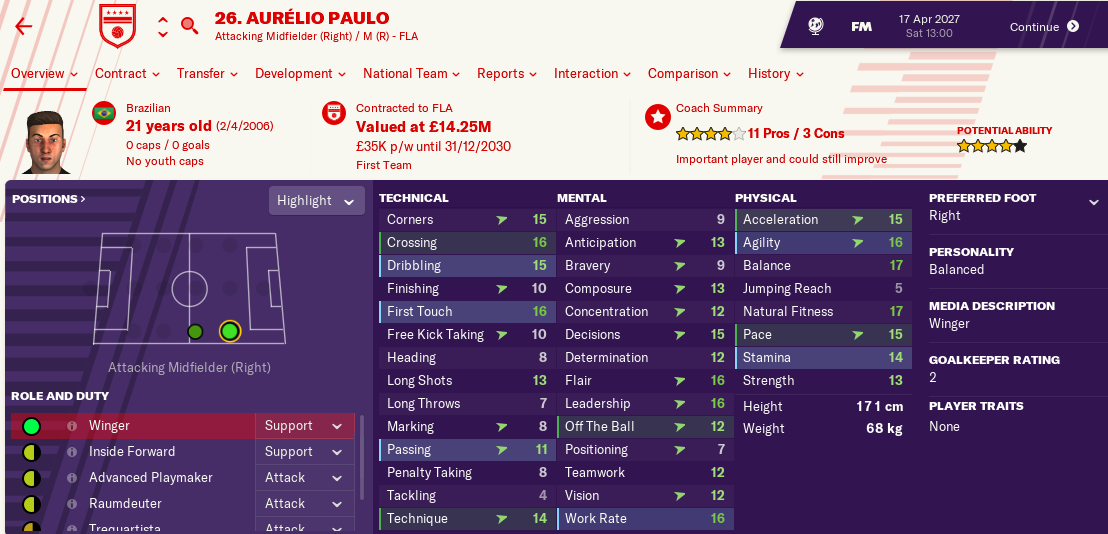
Task: Switch to the Comparison tab
Action: (x=689, y=73)
